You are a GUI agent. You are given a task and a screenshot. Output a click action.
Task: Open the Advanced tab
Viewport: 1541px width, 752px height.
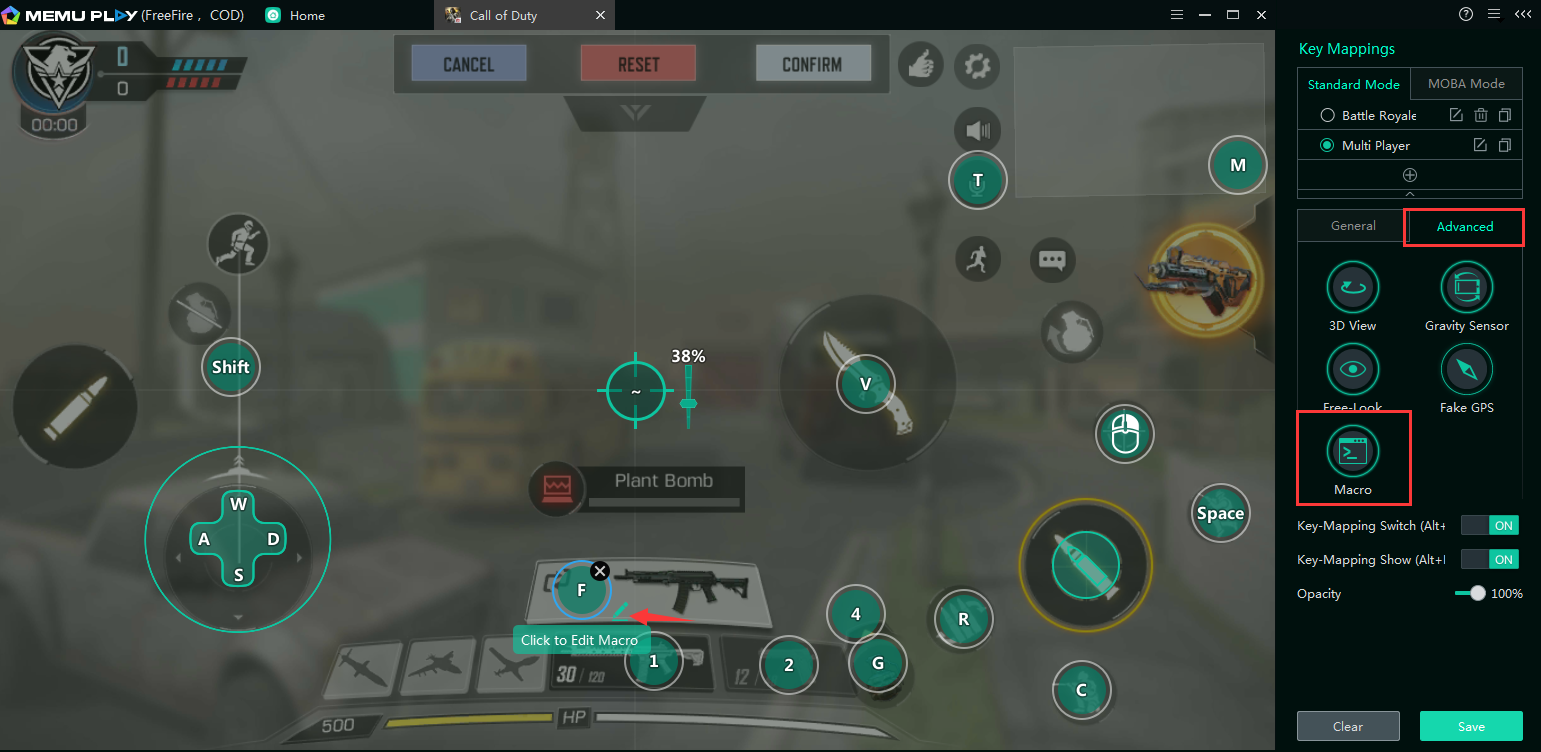click(1464, 227)
